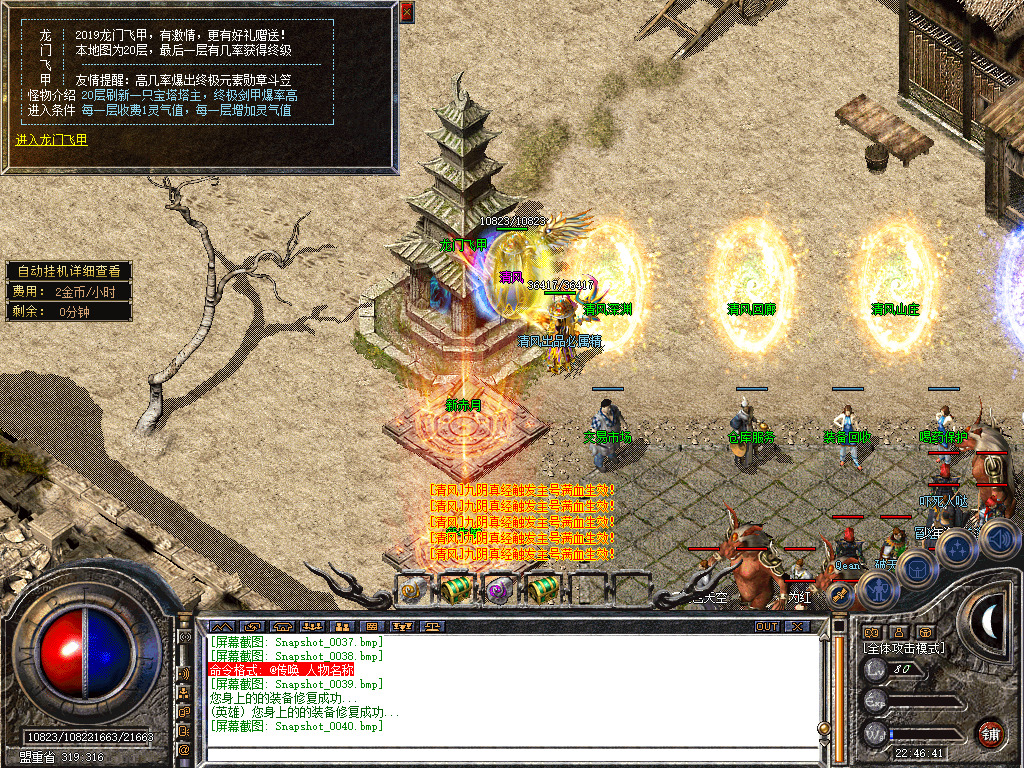Close the 龙门飞甲 dialog window
The height and width of the screenshot is (768, 1024).
(406, 12)
